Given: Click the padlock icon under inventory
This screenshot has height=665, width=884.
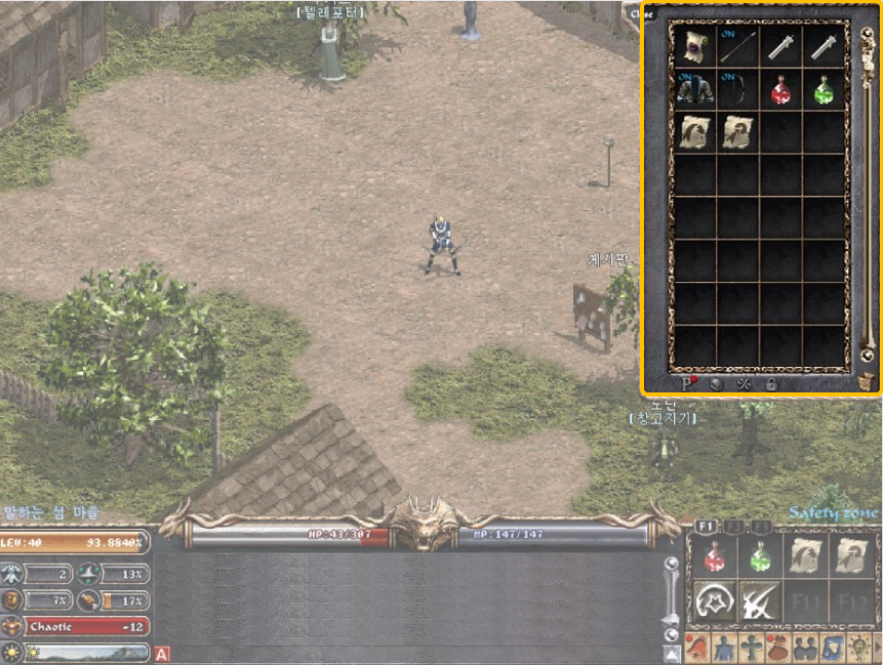Looking at the screenshot, I should 771,383.
